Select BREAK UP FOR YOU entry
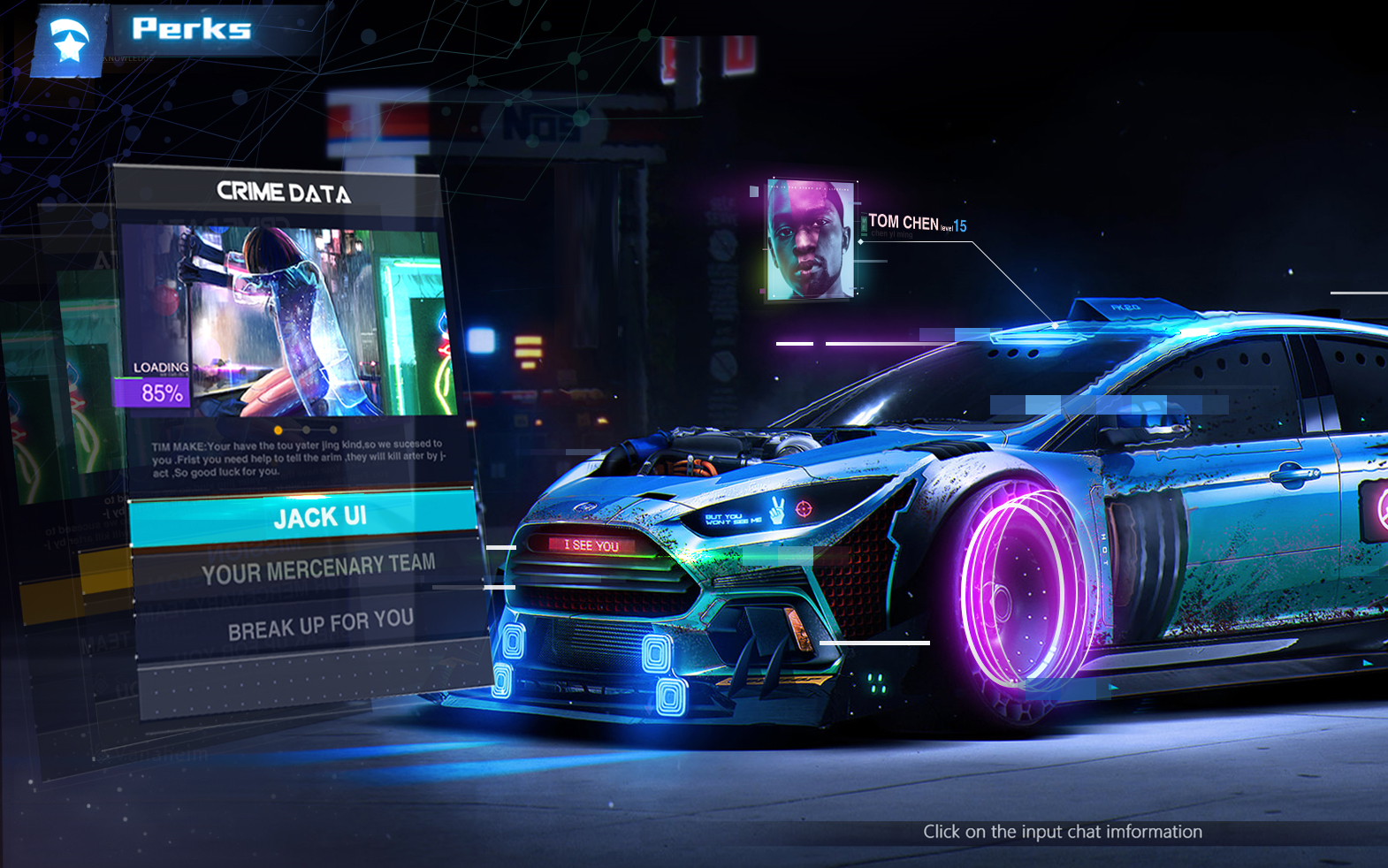Viewport: 1388px width, 868px height. [x=318, y=624]
